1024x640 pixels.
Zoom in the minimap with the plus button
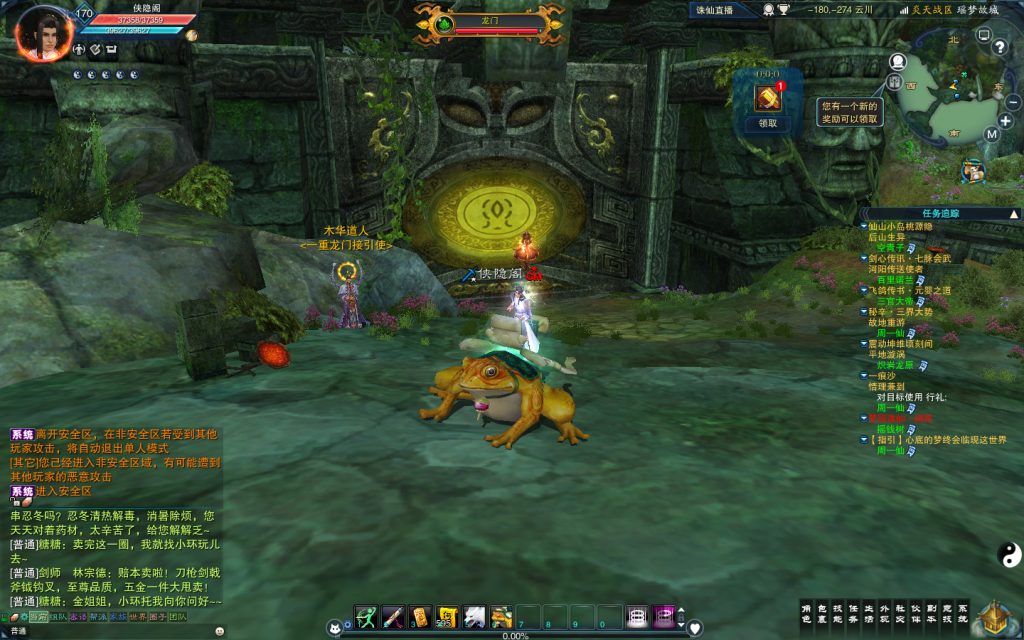(x=1005, y=121)
